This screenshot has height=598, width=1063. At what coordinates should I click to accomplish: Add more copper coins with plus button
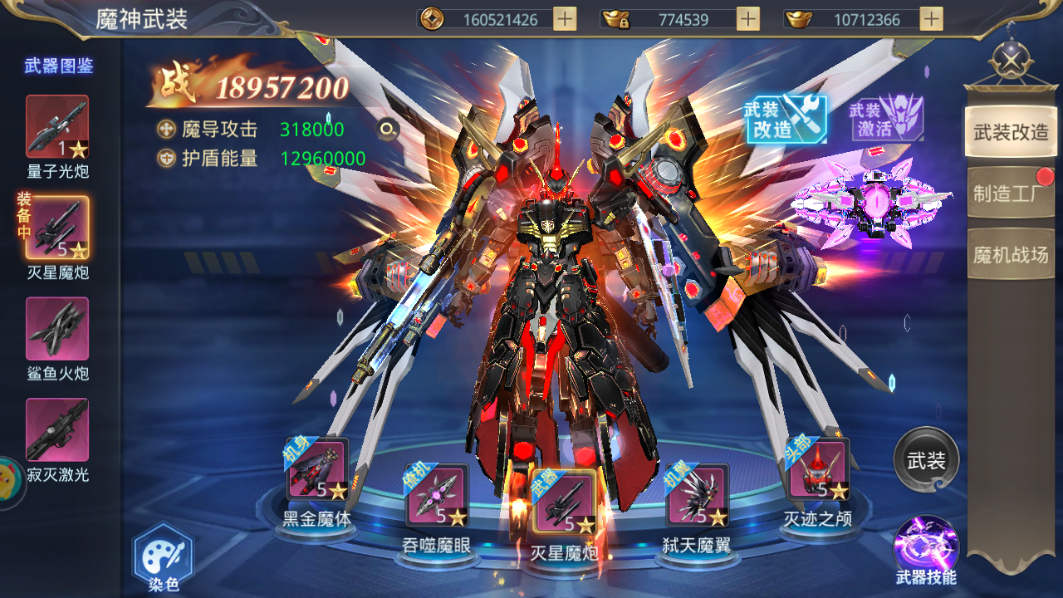click(x=565, y=19)
